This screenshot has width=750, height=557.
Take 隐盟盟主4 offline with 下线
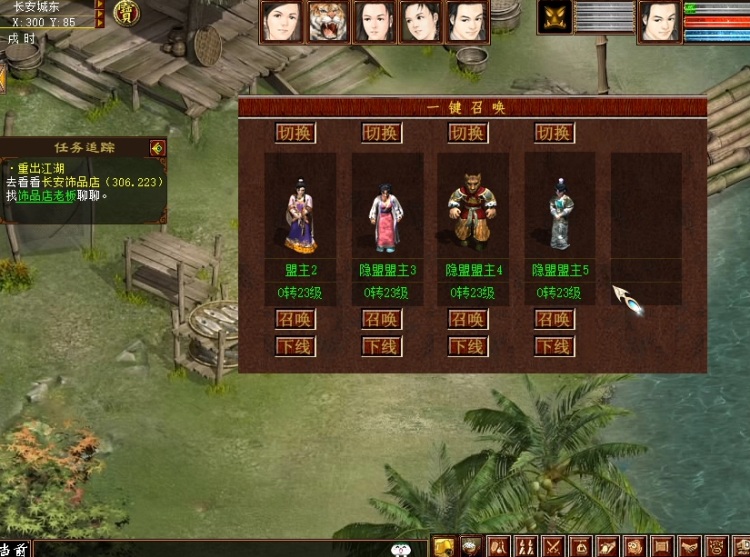pos(468,347)
